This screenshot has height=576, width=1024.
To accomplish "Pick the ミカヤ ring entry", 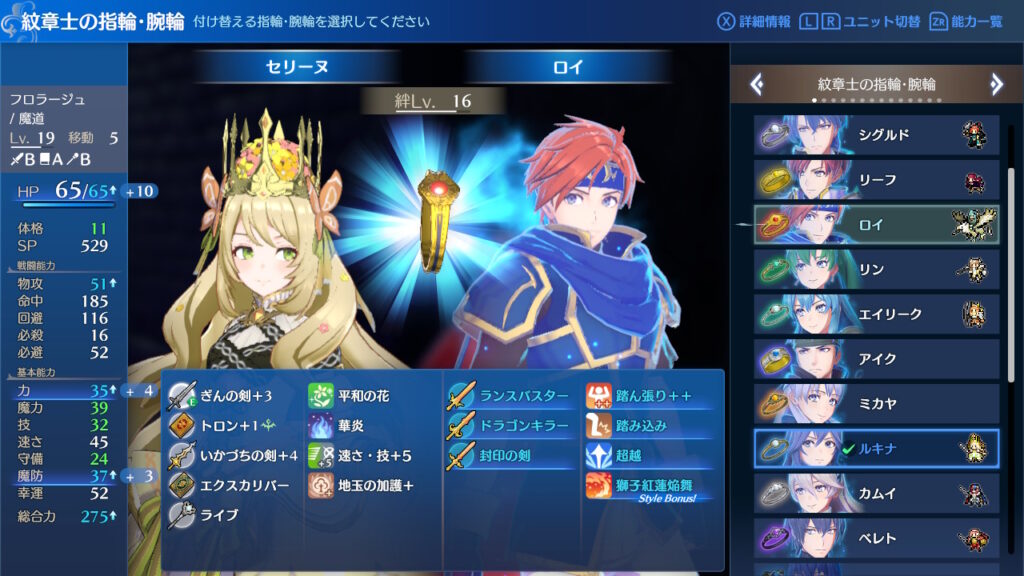I will coord(876,404).
